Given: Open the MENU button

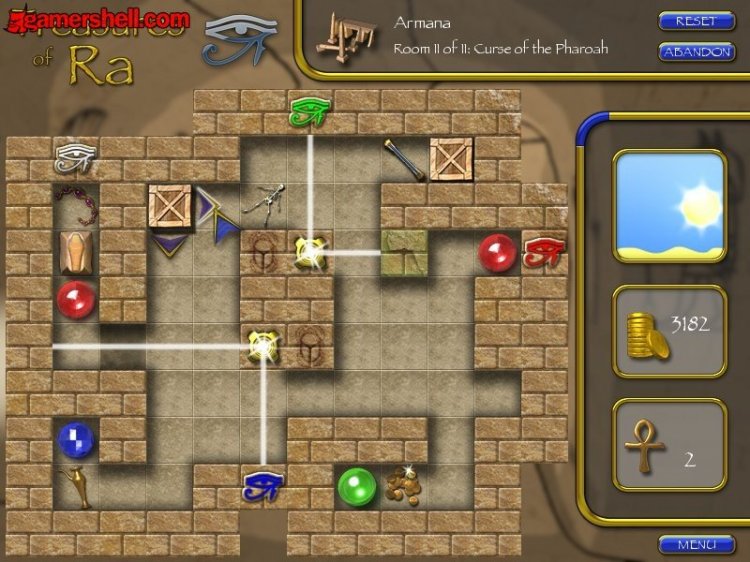Looking at the screenshot, I should tap(696, 545).
